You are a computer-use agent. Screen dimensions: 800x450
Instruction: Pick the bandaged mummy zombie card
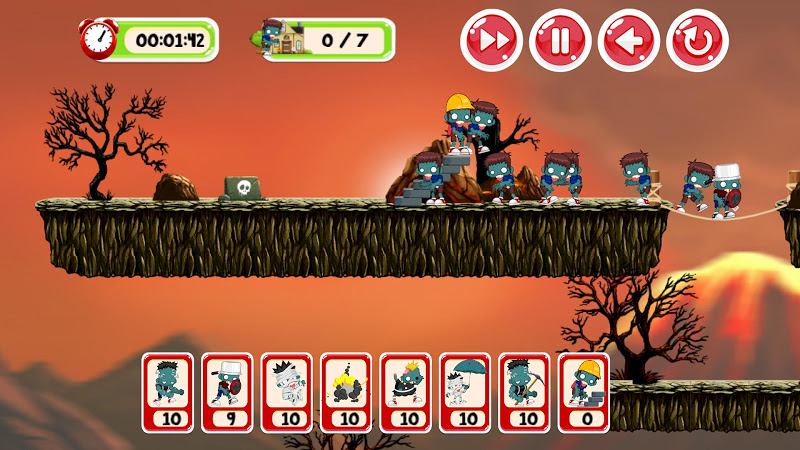point(287,392)
